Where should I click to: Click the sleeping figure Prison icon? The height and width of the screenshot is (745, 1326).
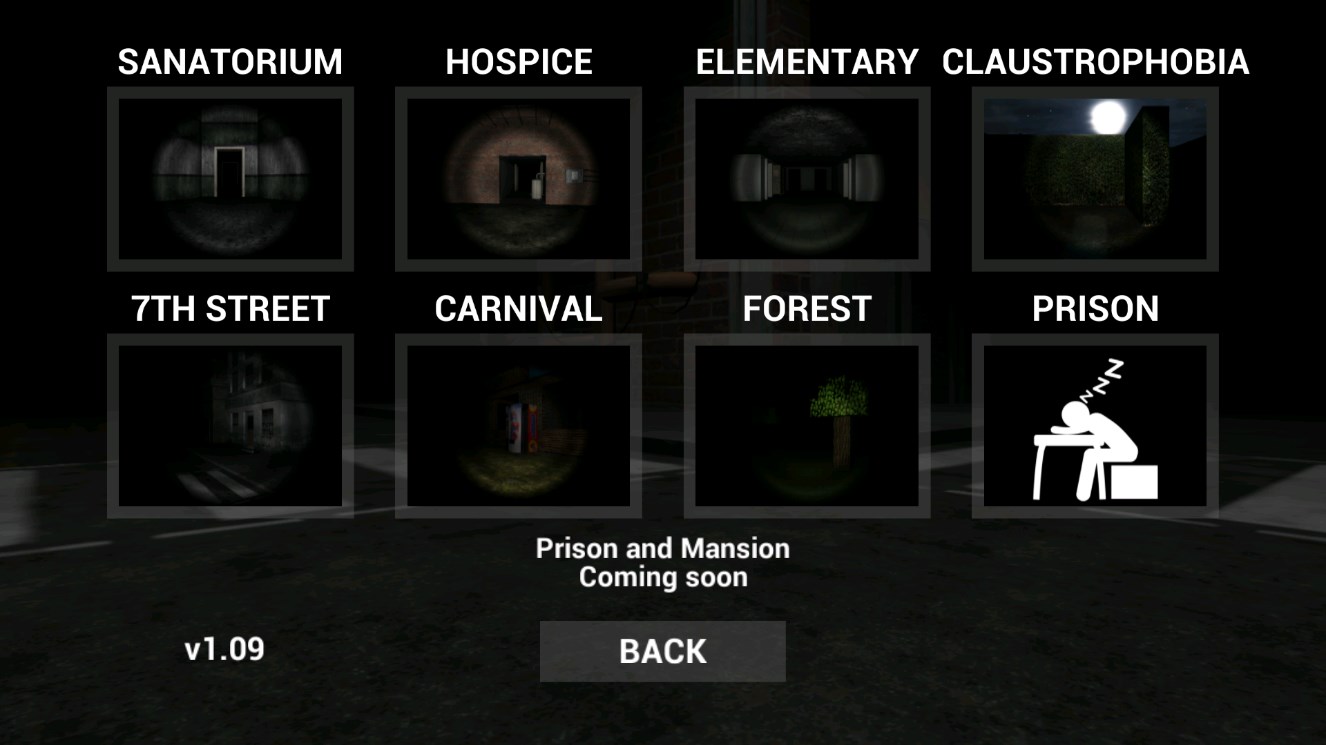click(1094, 425)
